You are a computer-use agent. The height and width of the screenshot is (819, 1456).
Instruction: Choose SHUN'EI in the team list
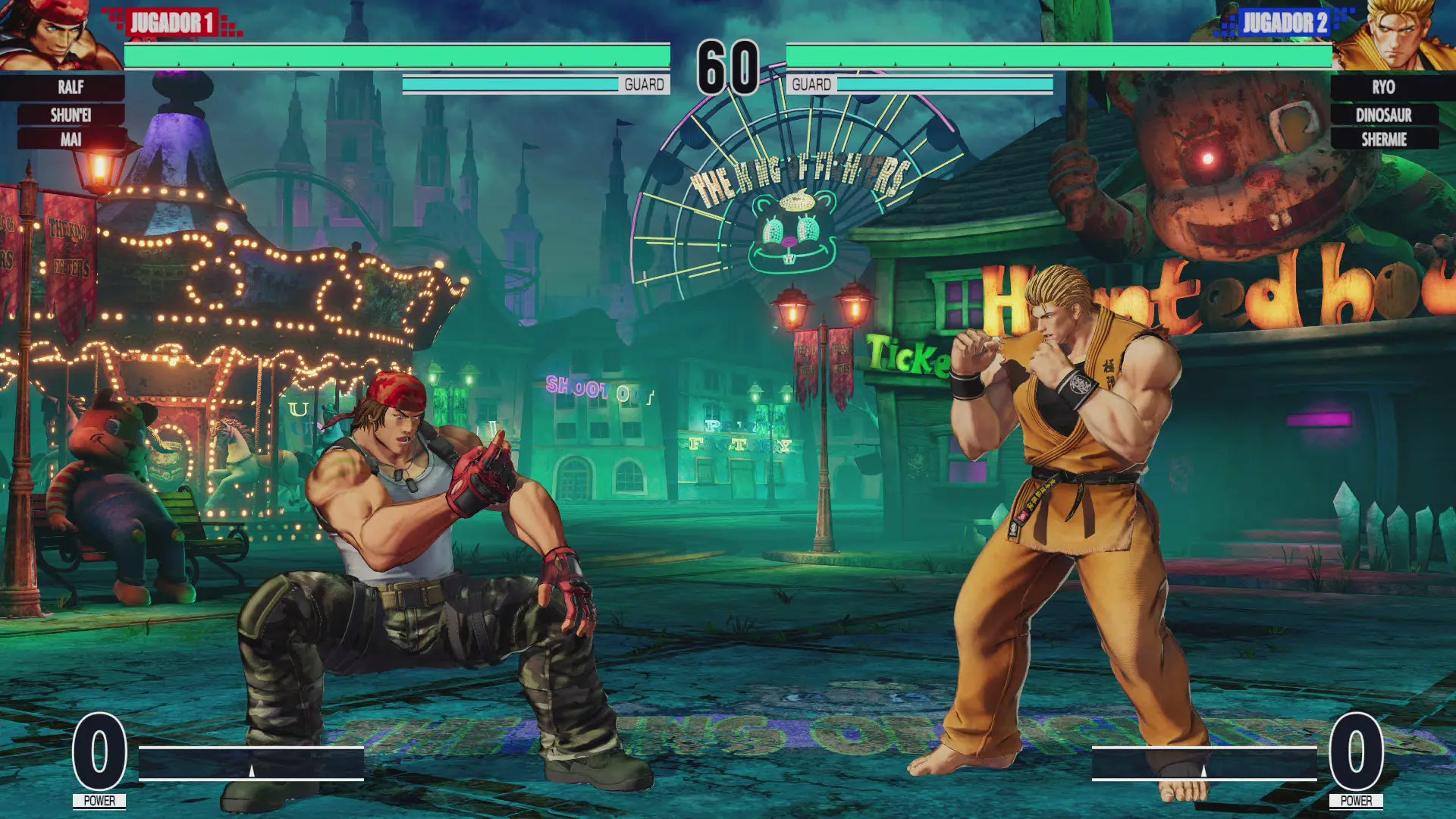pos(71,115)
